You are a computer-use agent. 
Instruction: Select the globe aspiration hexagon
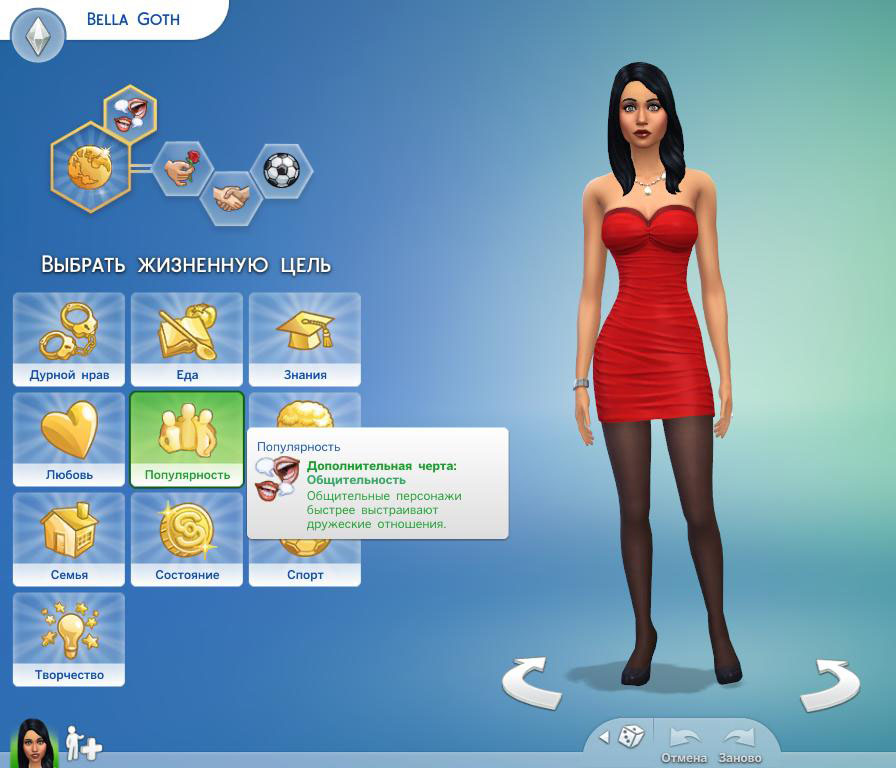89,166
